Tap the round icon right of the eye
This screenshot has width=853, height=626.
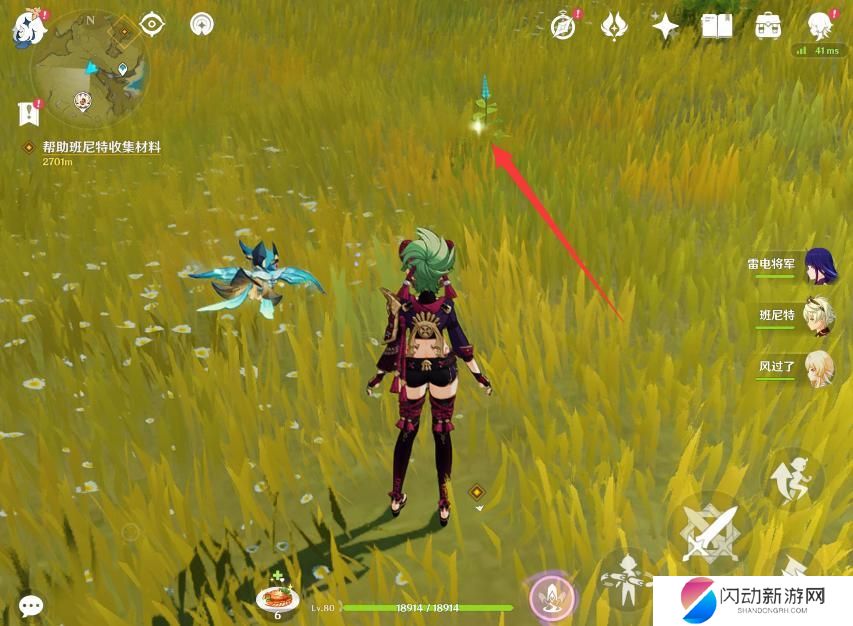(x=201, y=24)
